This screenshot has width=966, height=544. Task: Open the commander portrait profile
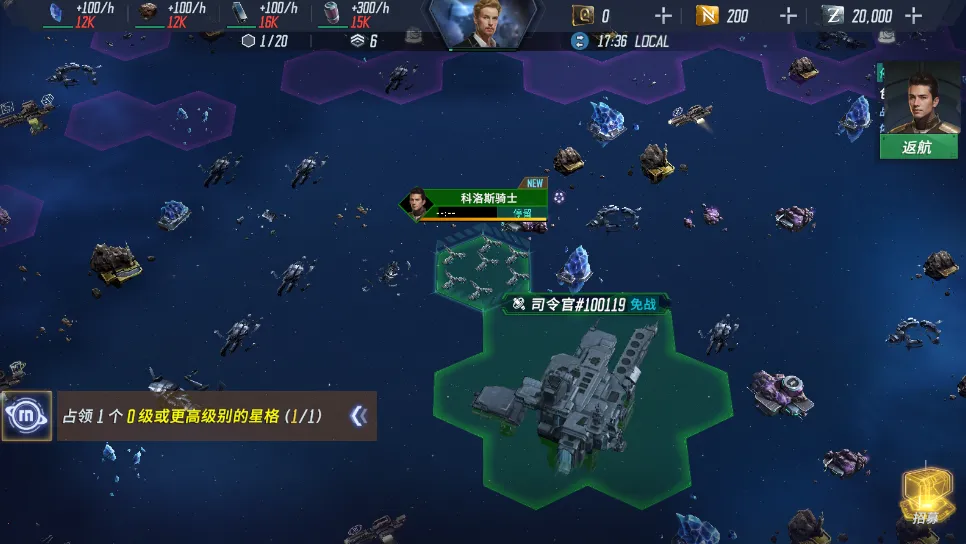coord(483,22)
